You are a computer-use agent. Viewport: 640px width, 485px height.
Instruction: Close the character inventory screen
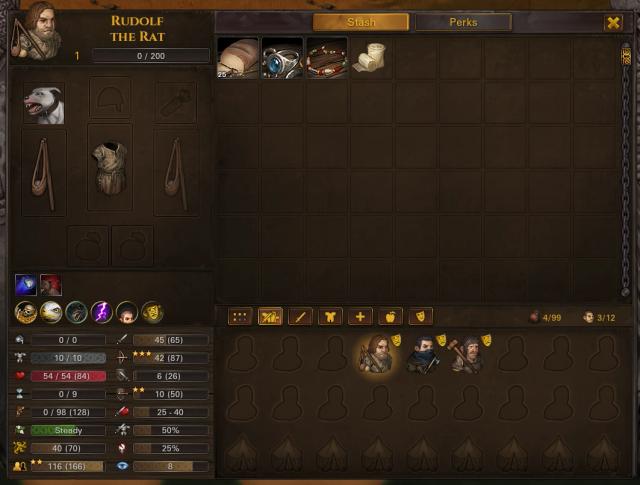click(613, 22)
